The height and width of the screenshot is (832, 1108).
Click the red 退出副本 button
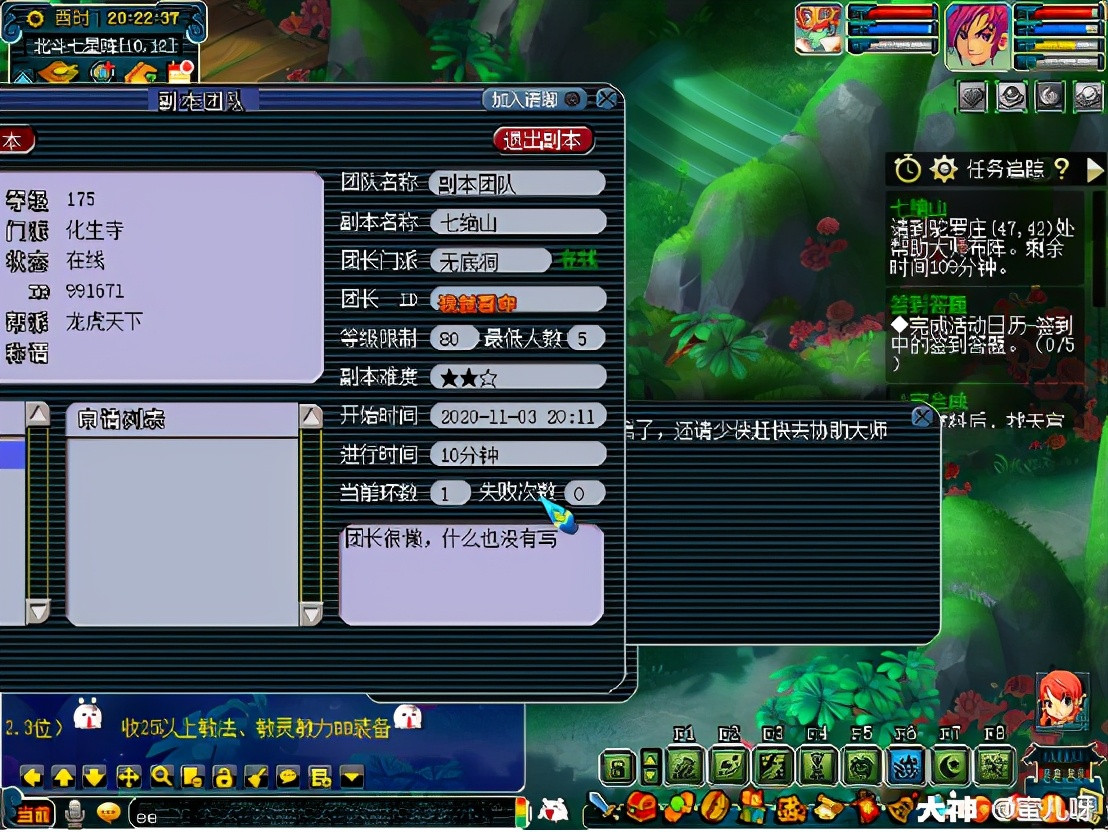(543, 139)
